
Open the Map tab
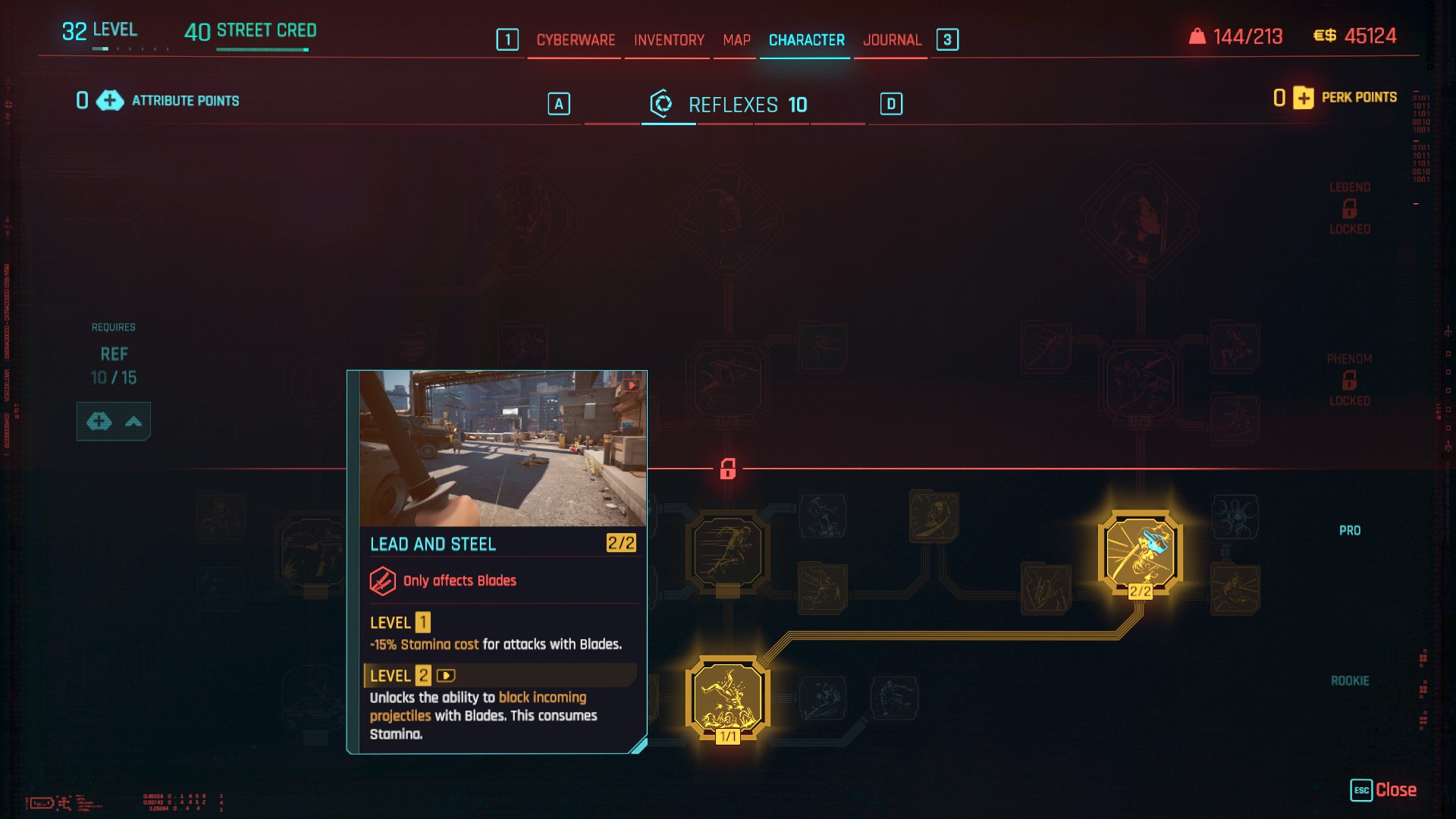pos(736,40)
